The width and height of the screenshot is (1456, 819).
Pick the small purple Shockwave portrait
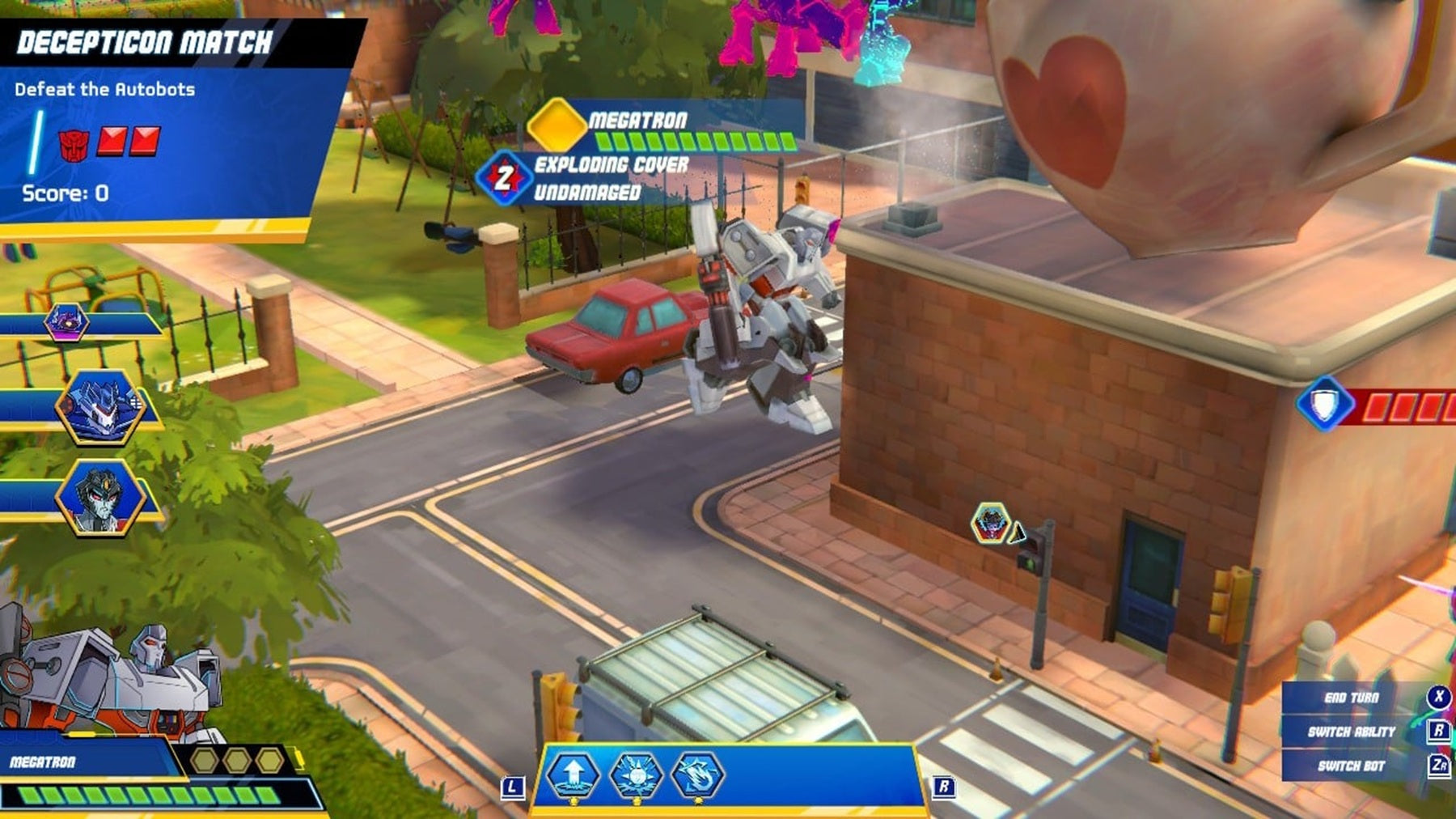[x=66, y=322]
